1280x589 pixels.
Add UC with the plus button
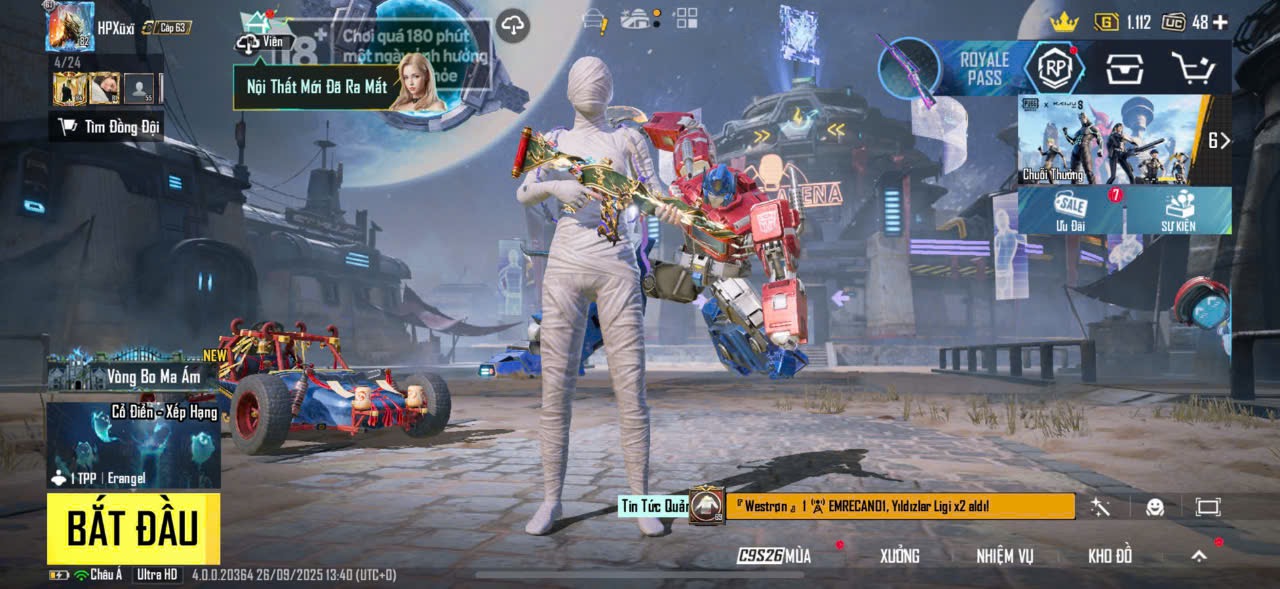(1220, 22)
